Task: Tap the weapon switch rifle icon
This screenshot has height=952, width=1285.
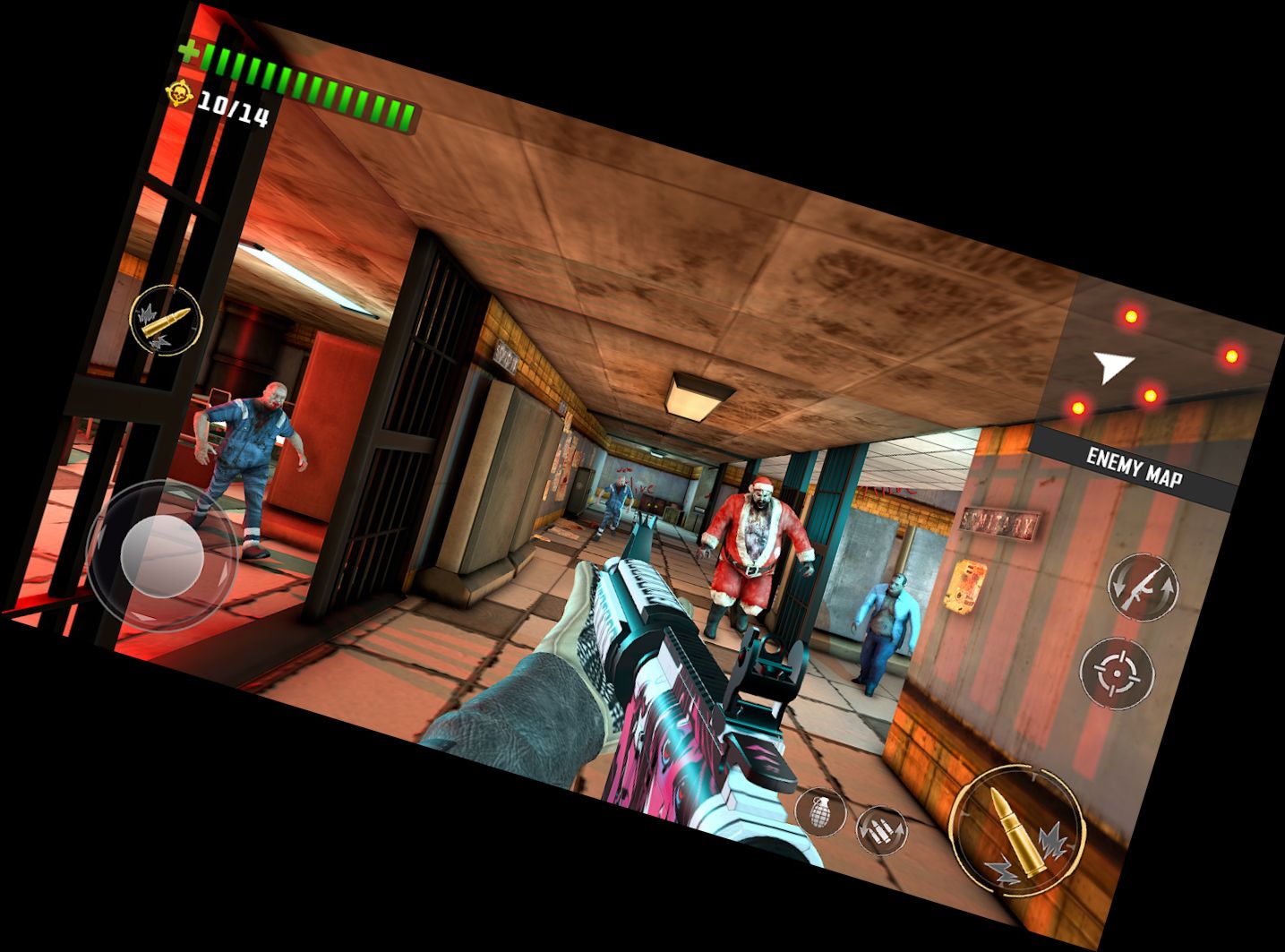Action: [x=1144, y=590]
